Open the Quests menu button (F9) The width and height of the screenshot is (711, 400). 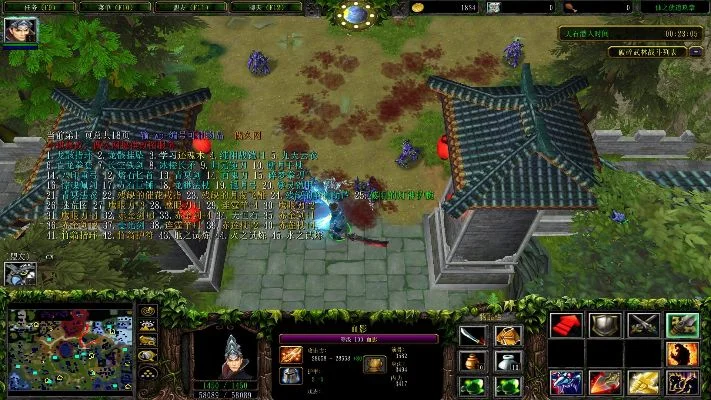(x=30, y=6)
